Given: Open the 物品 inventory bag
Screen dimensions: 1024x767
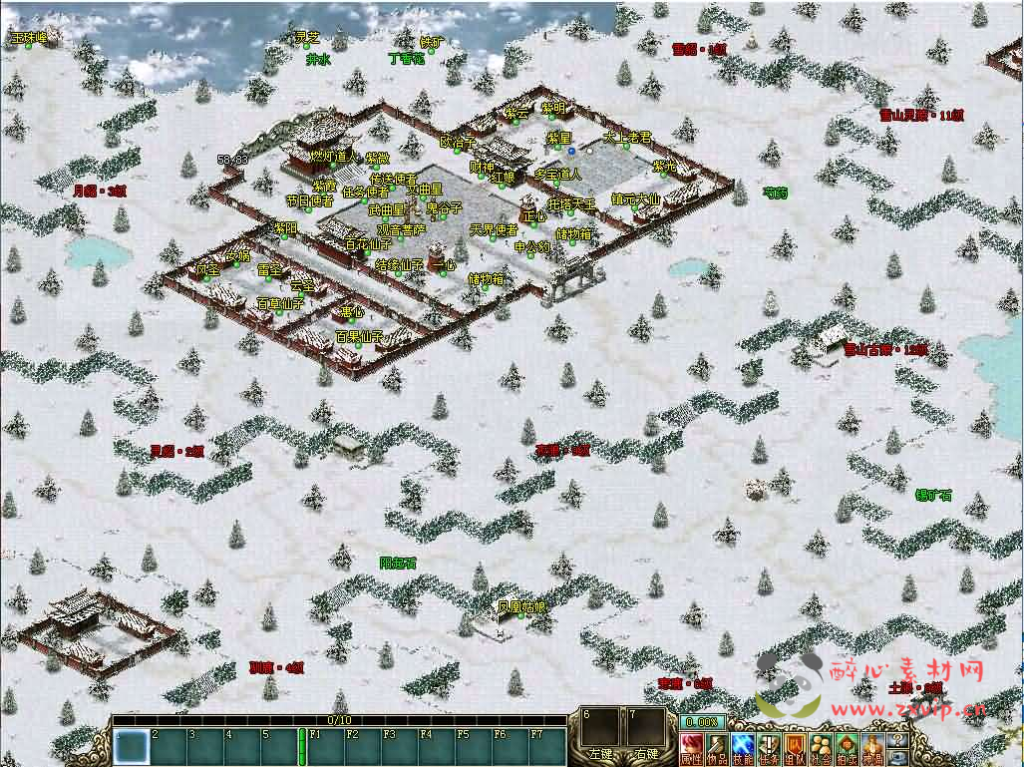Looking at the screenshot, I should [x=716, y=746].
